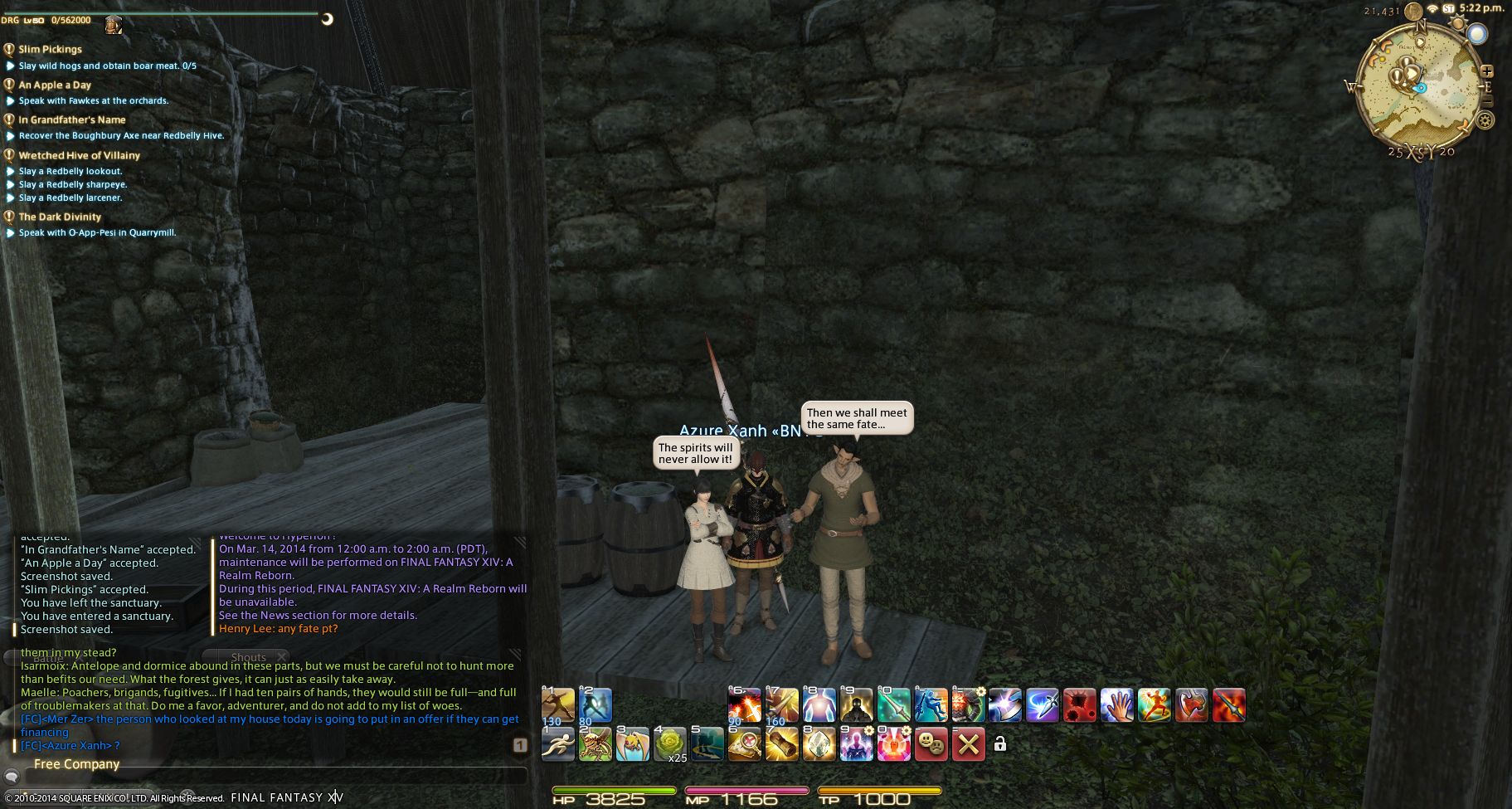Click the gil coin currency icon
Screen dimensions: 1512x809
(x=1415, y=10)
